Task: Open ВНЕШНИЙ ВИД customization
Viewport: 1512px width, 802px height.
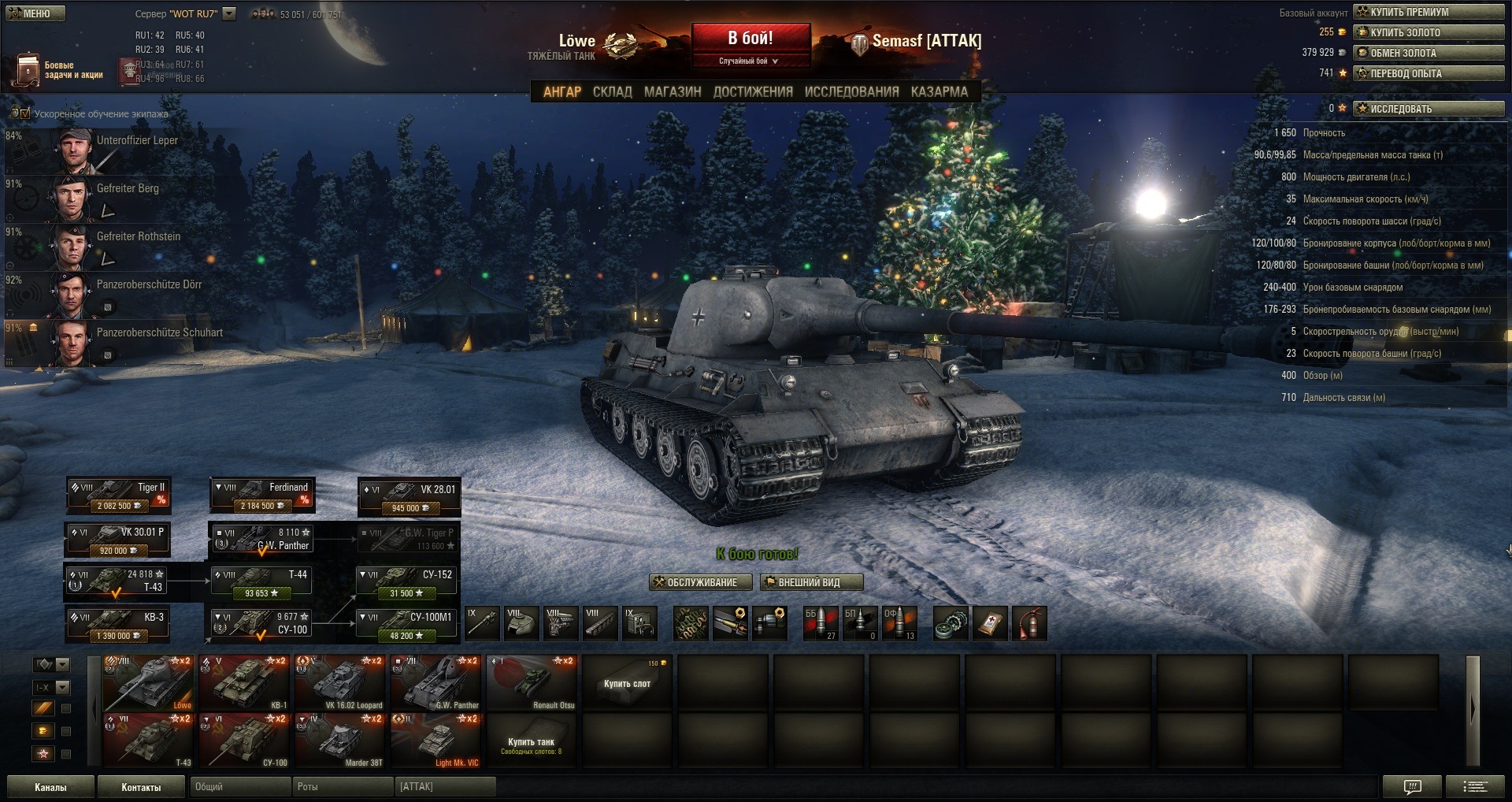Action: click(x=810, y=582)
